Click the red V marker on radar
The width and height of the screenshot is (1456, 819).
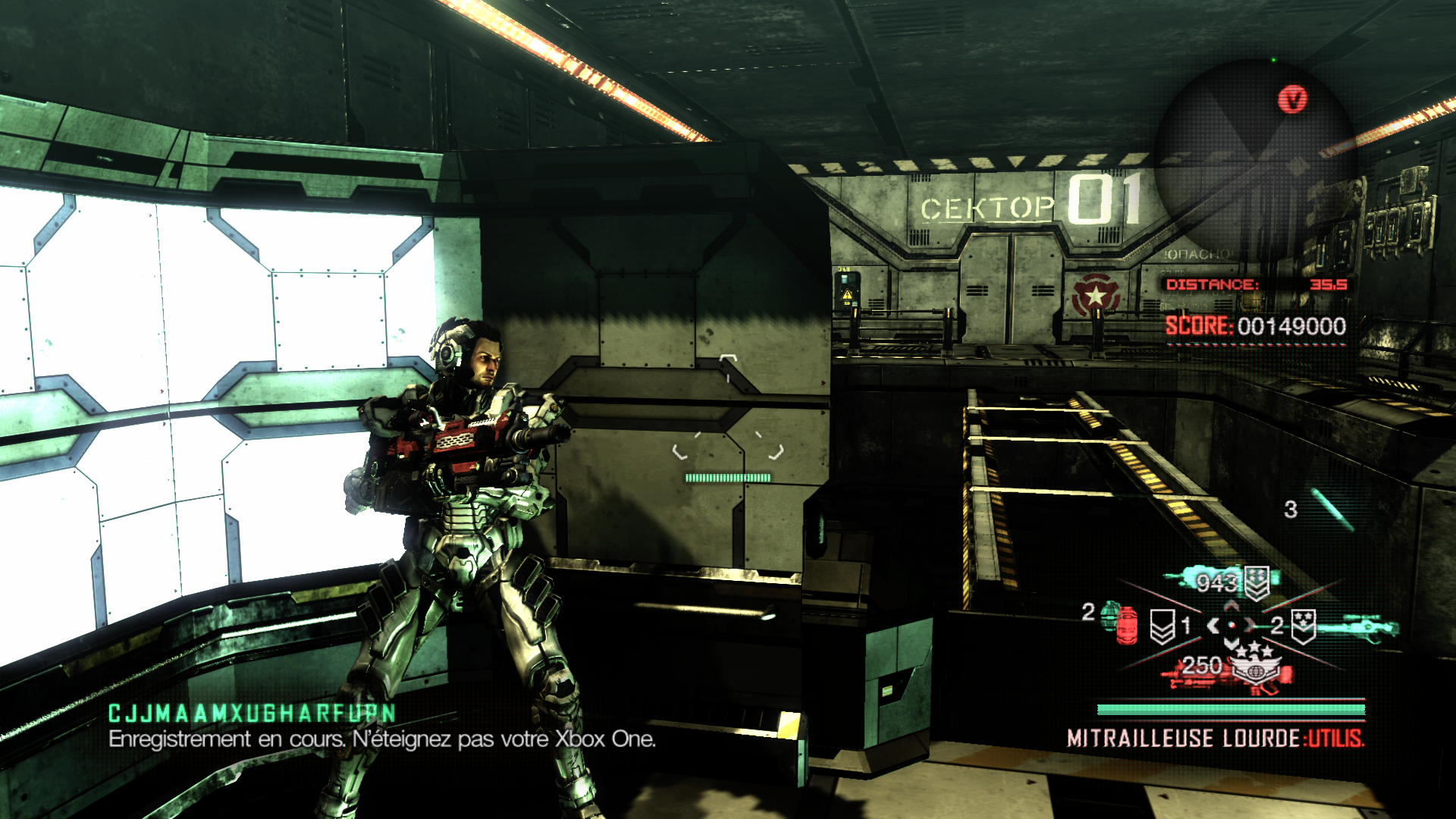[1292, 99]
